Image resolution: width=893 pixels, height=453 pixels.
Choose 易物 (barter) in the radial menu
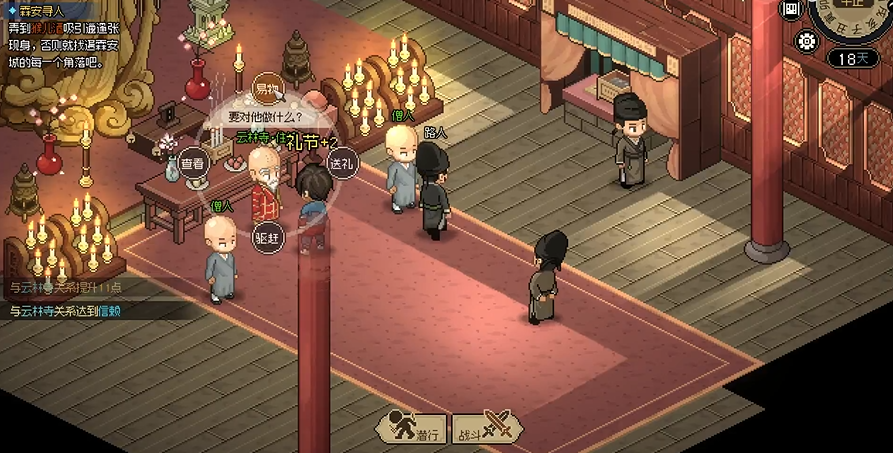tap(266, 90)
